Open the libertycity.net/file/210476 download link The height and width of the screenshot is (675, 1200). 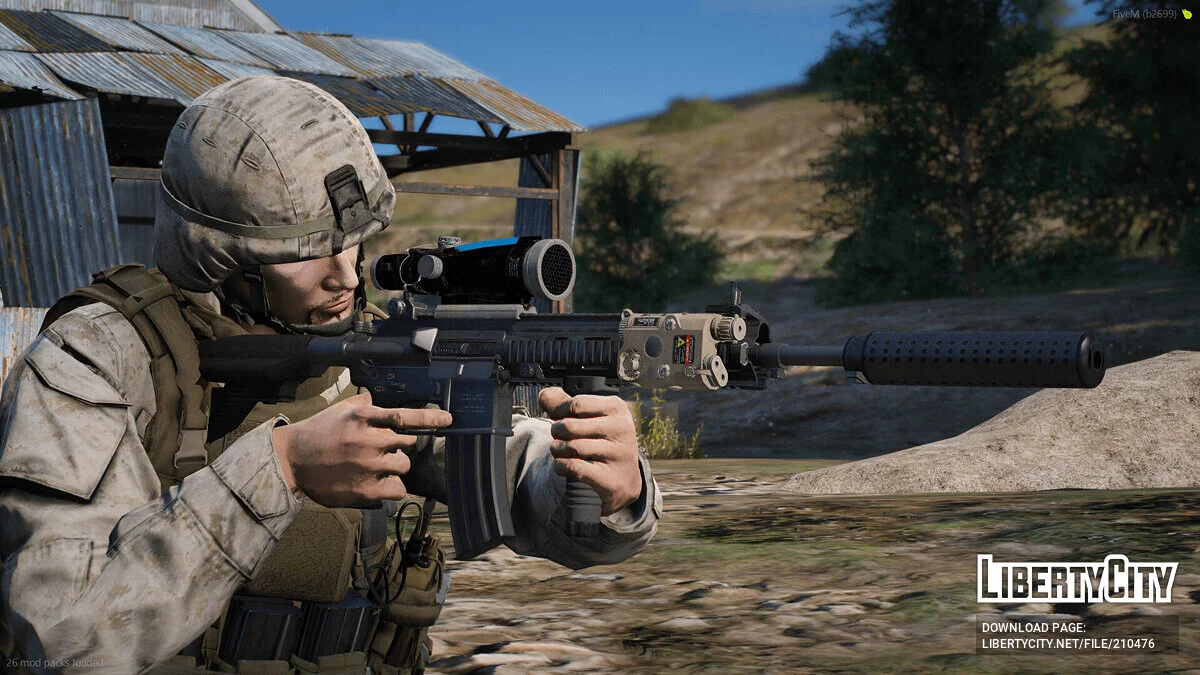pos(1068,644)
